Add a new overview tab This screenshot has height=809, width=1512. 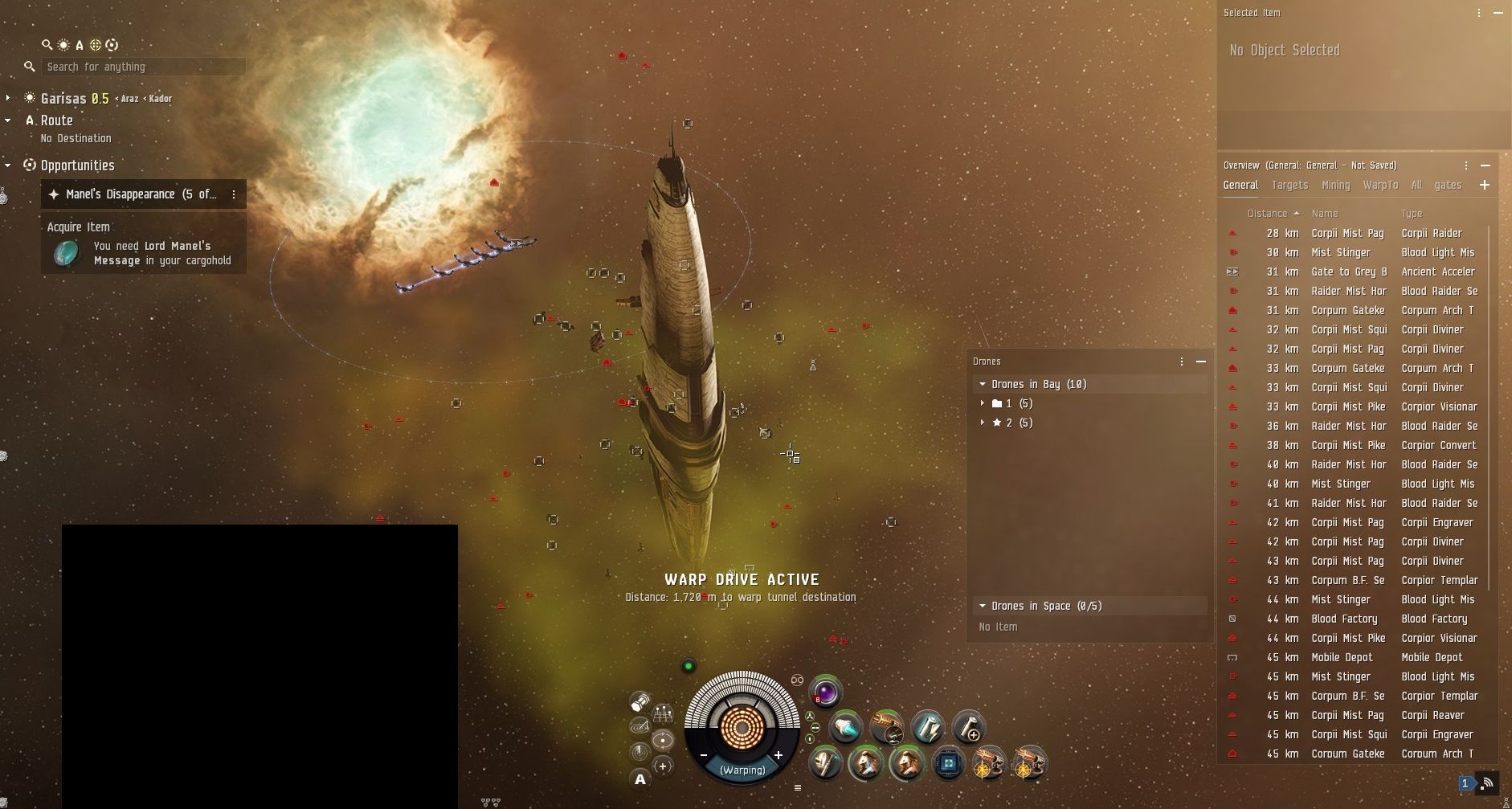(x=1484, y=185)
